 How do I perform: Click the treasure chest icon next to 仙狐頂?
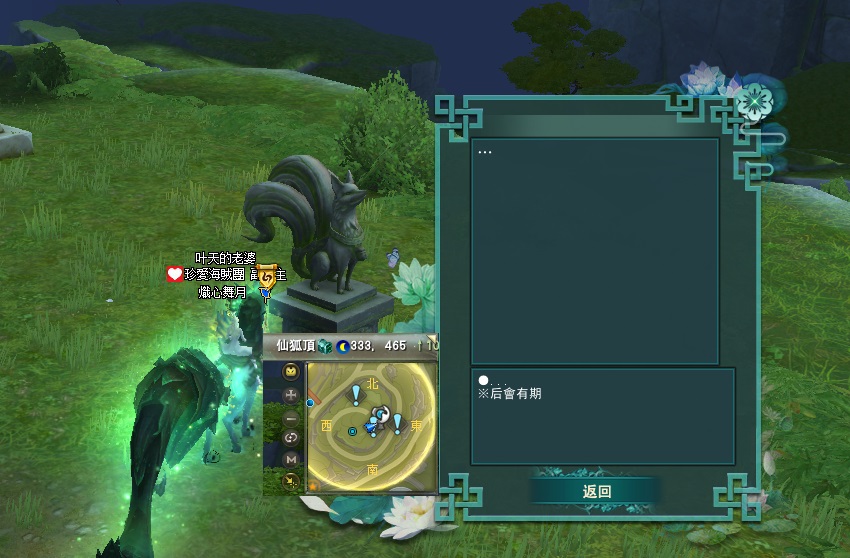(x=325, y=346)
